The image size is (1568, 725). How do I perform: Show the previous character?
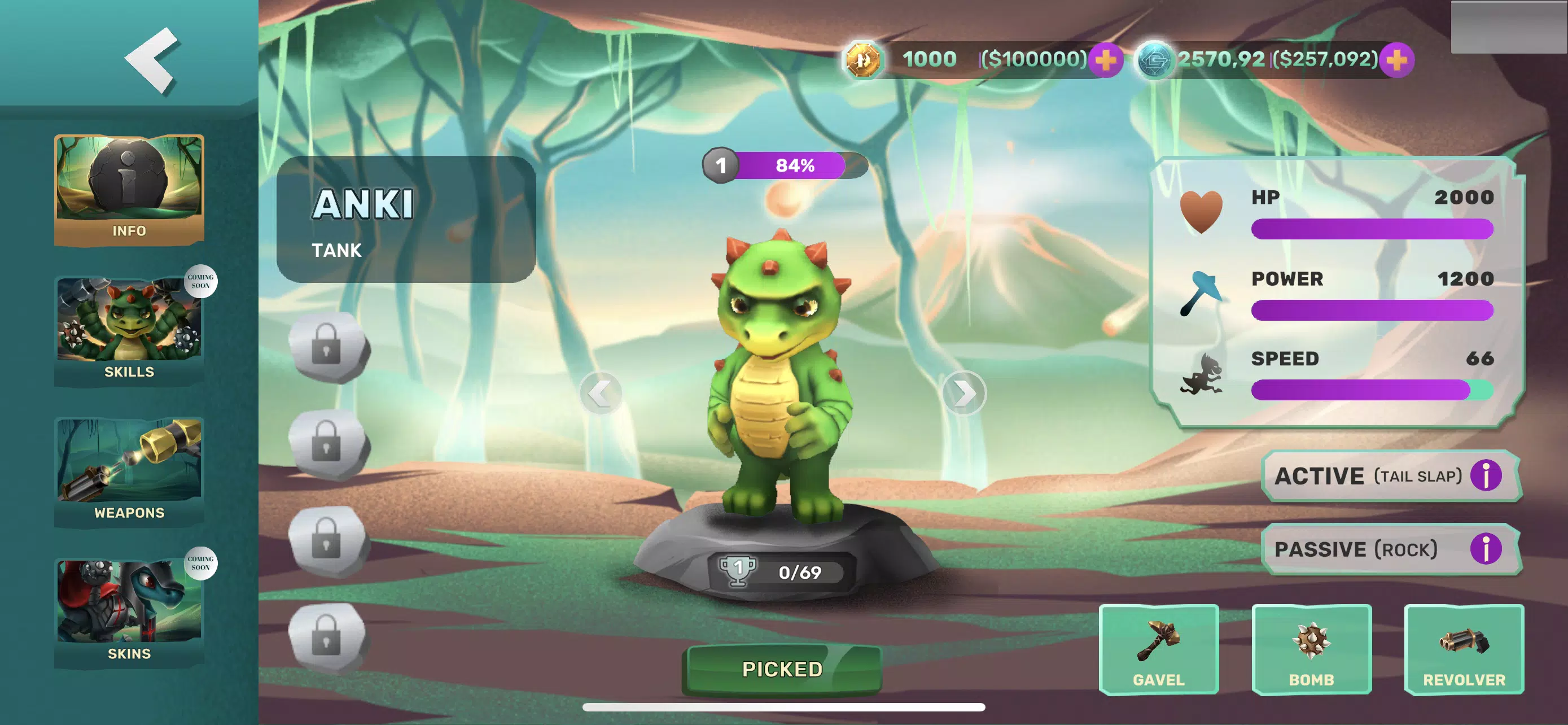[x=600, y=393]
